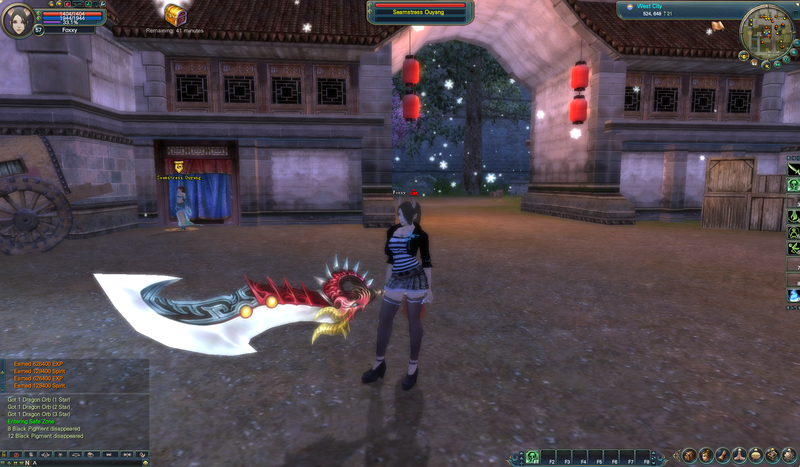Open the golden treasure chest reward

(x=176, y=15)
